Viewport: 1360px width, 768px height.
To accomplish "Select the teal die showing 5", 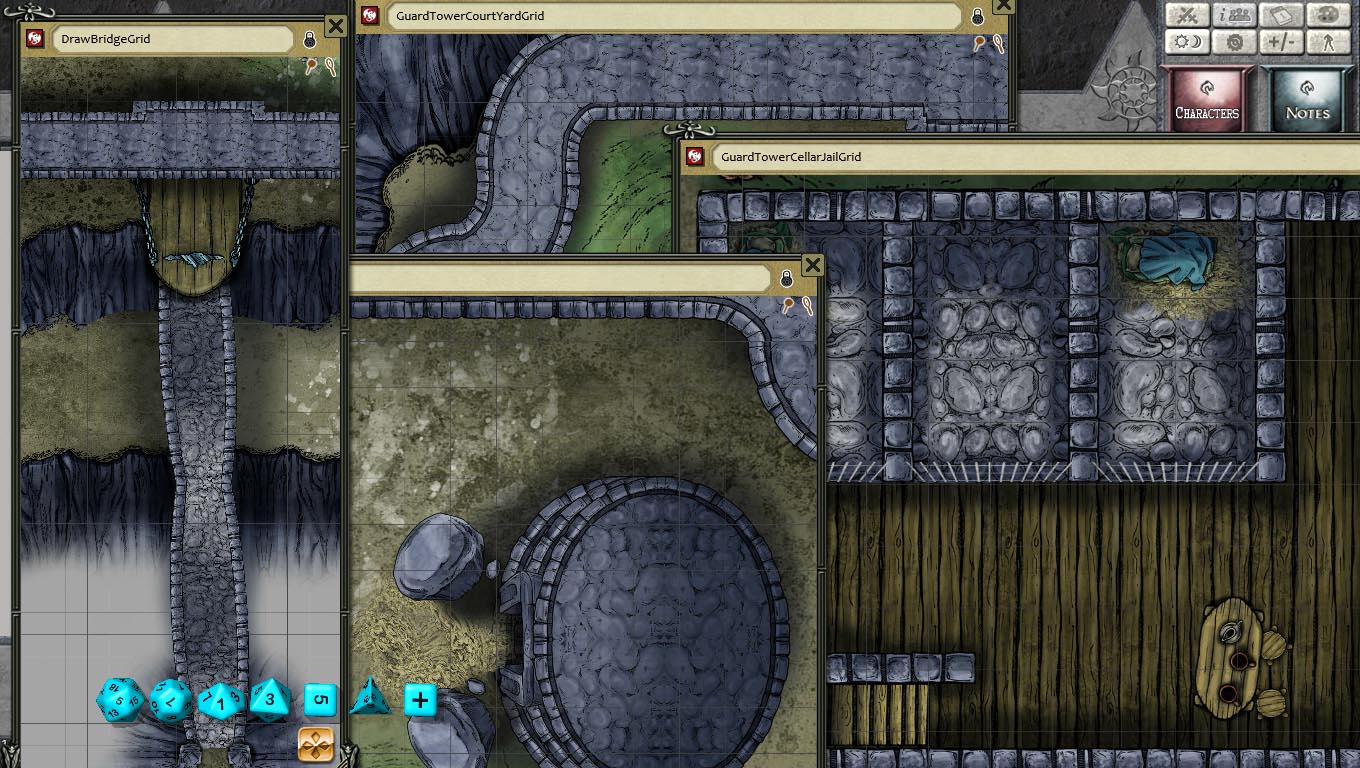I will point(320,700).
